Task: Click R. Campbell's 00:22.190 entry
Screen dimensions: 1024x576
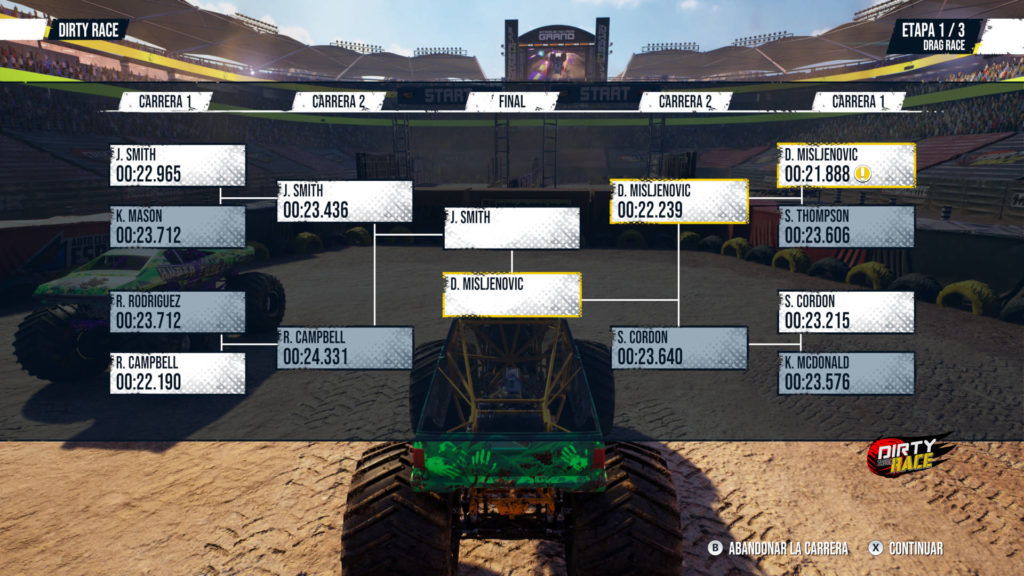Action: point(178,373)
